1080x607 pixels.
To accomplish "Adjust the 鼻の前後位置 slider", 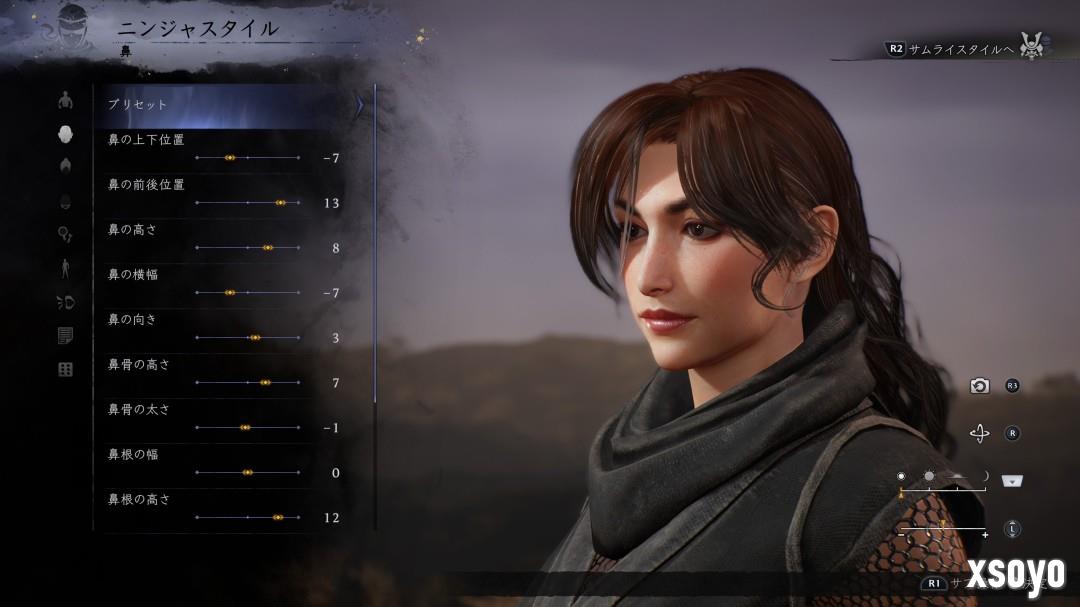I will (x=280, y=203).
